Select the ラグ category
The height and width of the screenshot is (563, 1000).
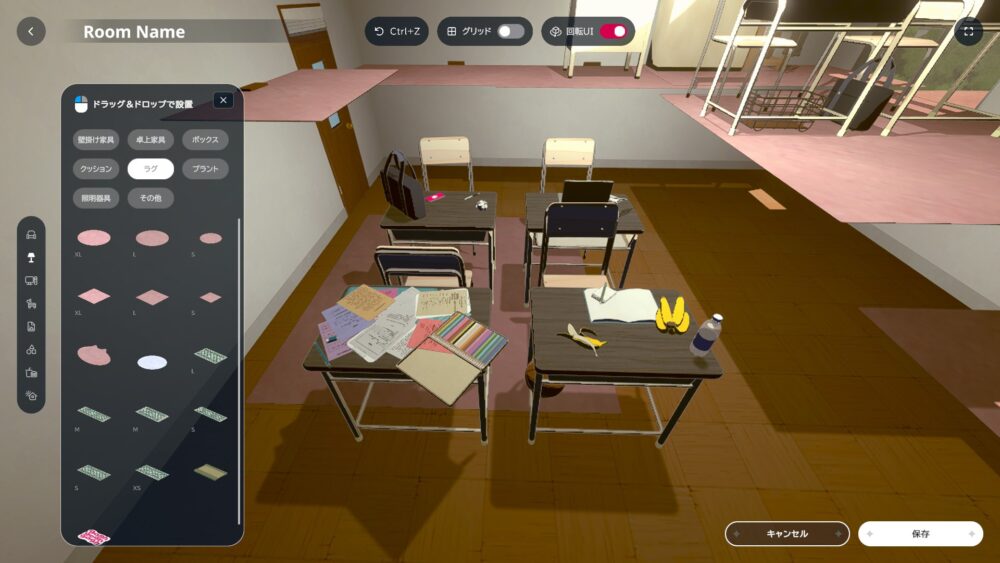151,169
